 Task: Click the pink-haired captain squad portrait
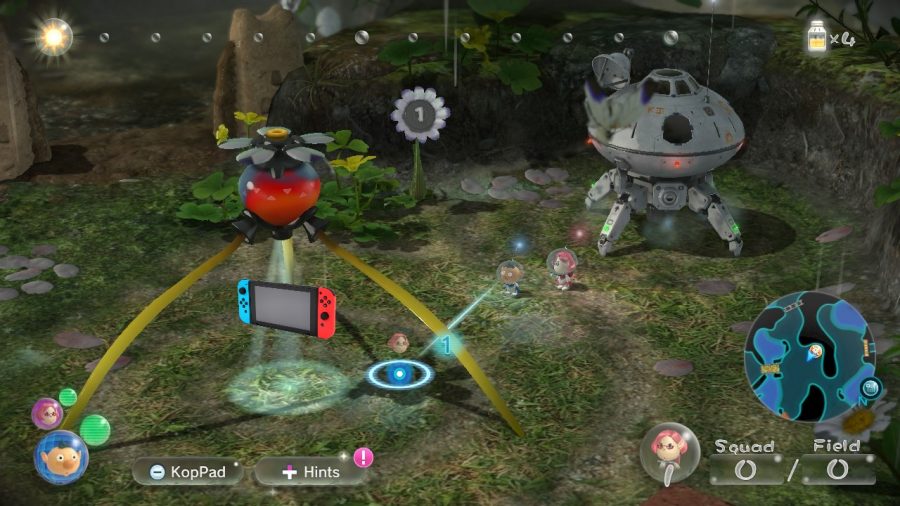[669, 453]
